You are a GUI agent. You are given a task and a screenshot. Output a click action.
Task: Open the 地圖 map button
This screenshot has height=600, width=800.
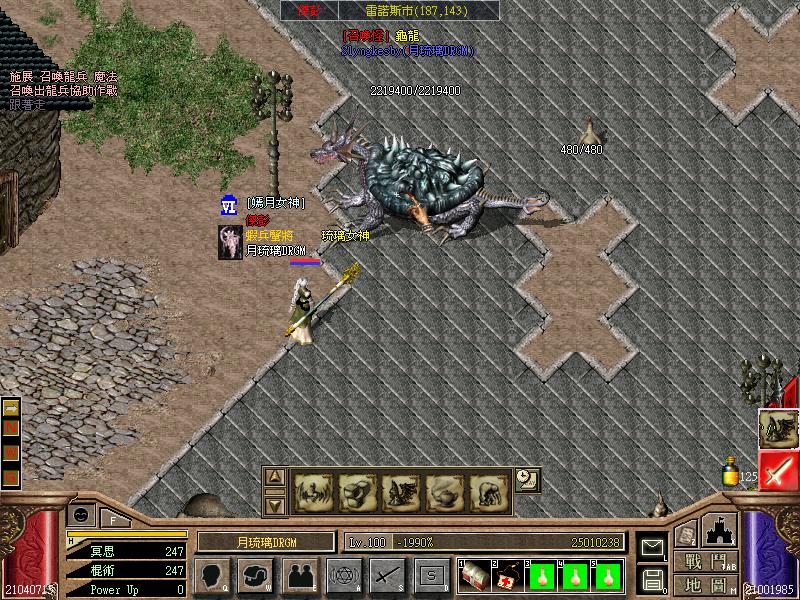pos(706,585)
